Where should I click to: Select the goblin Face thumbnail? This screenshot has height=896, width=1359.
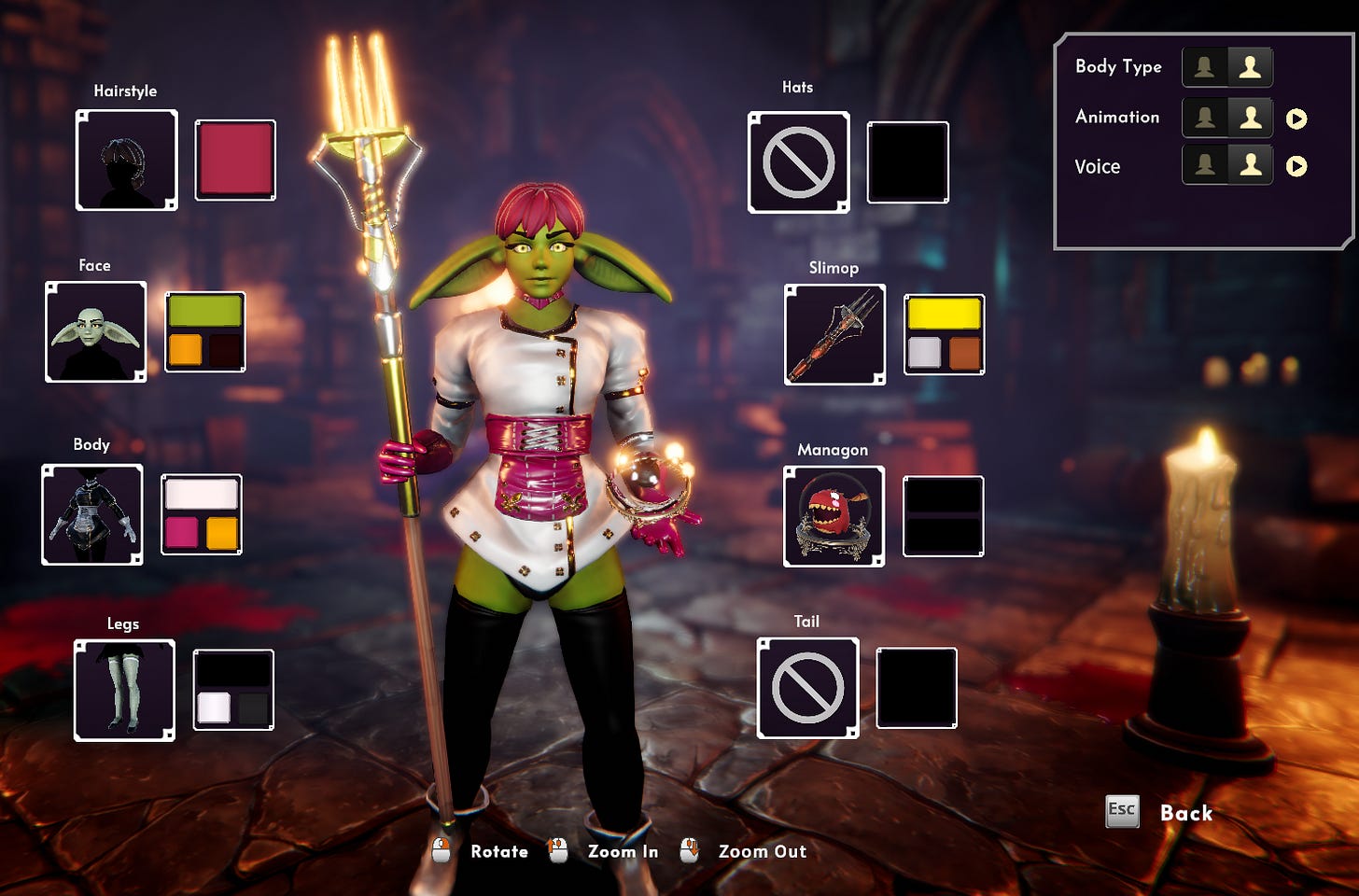[x=95, y=331]
